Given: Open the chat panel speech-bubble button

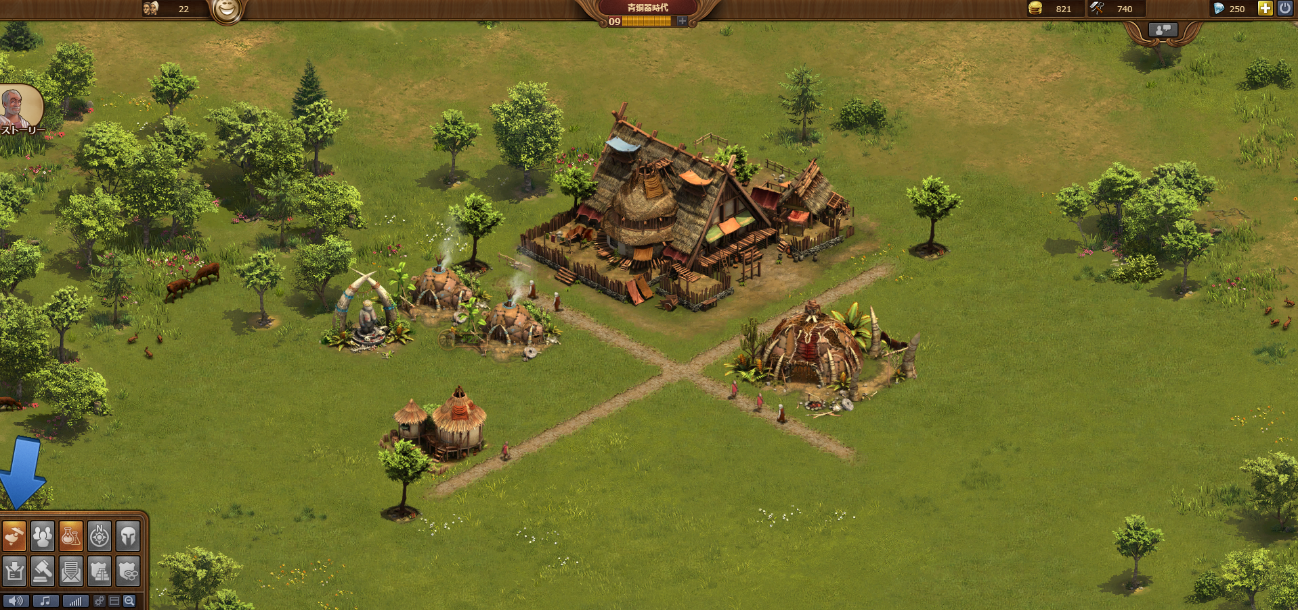Looking at the screenshot, I should [1163, 30].
